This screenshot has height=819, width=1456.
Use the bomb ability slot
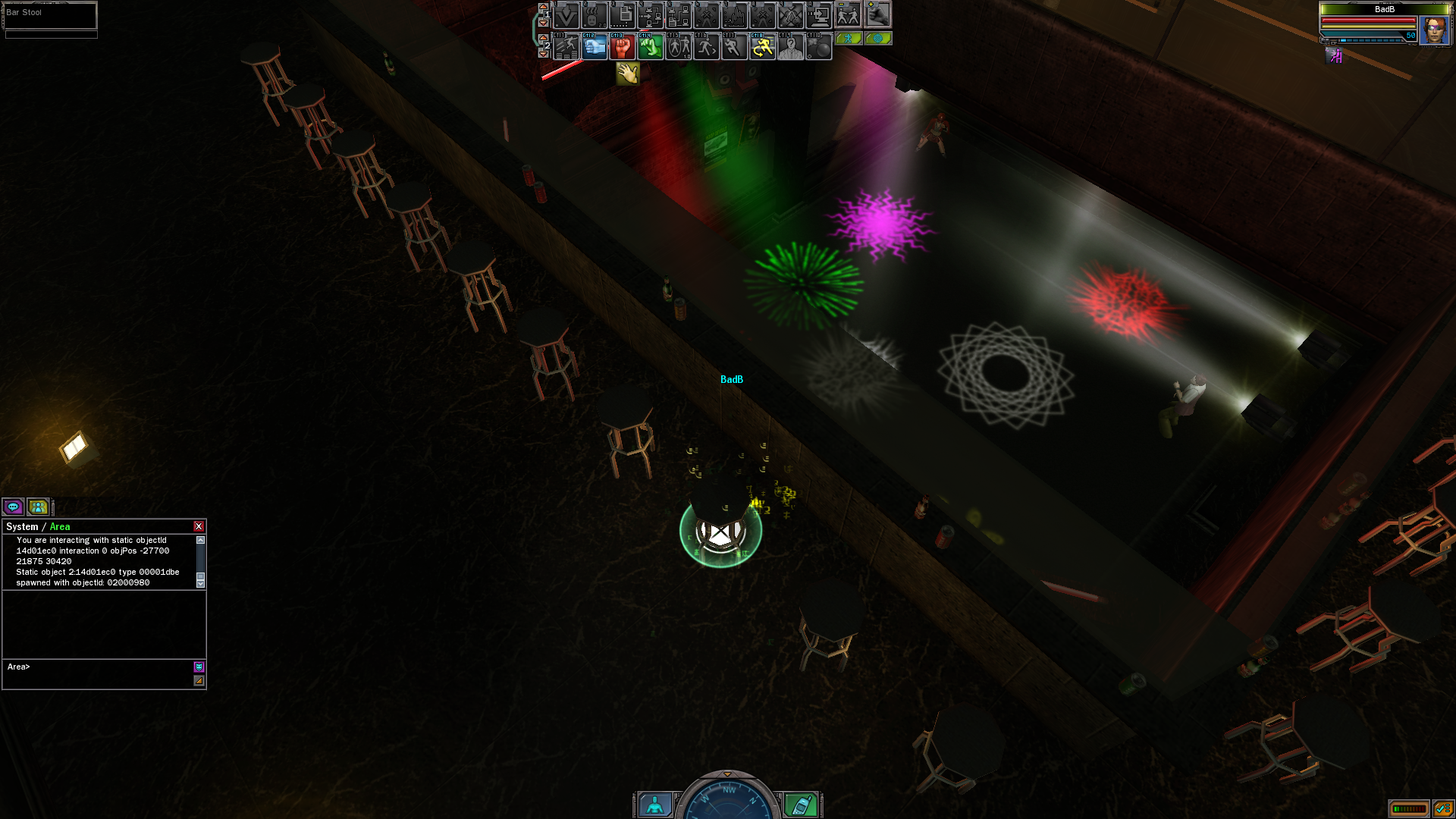[818, 48]
